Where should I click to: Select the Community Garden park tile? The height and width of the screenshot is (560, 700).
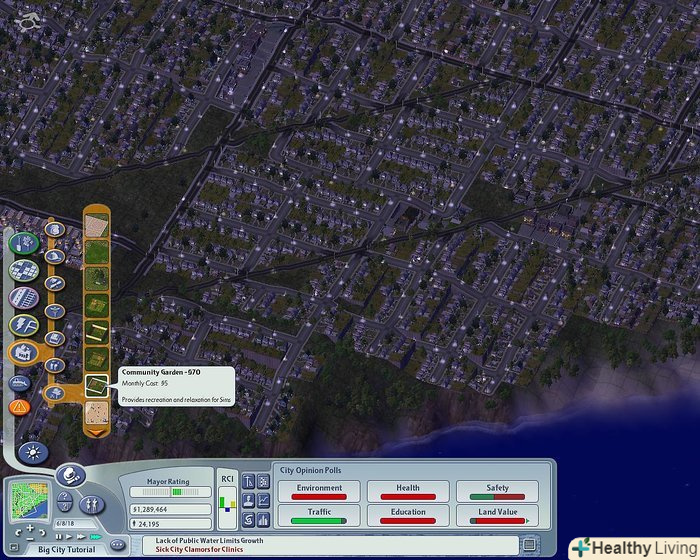pos(97,384)
